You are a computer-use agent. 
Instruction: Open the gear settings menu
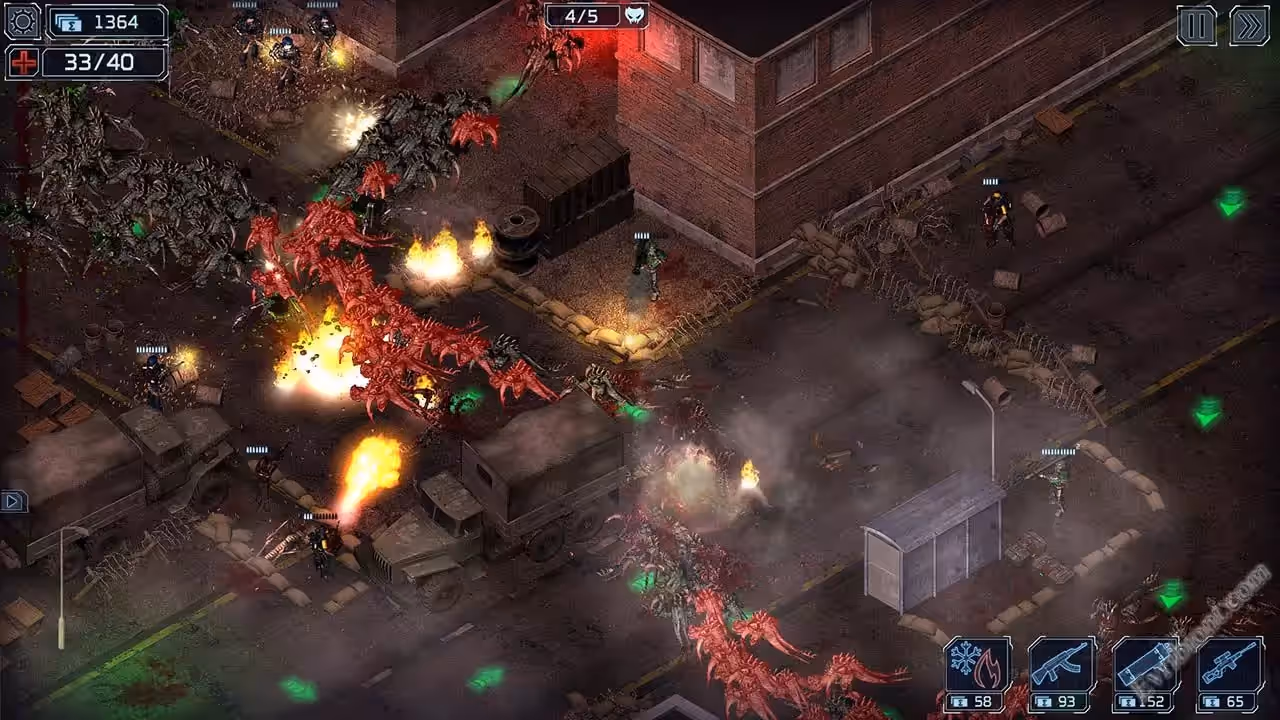22,21
